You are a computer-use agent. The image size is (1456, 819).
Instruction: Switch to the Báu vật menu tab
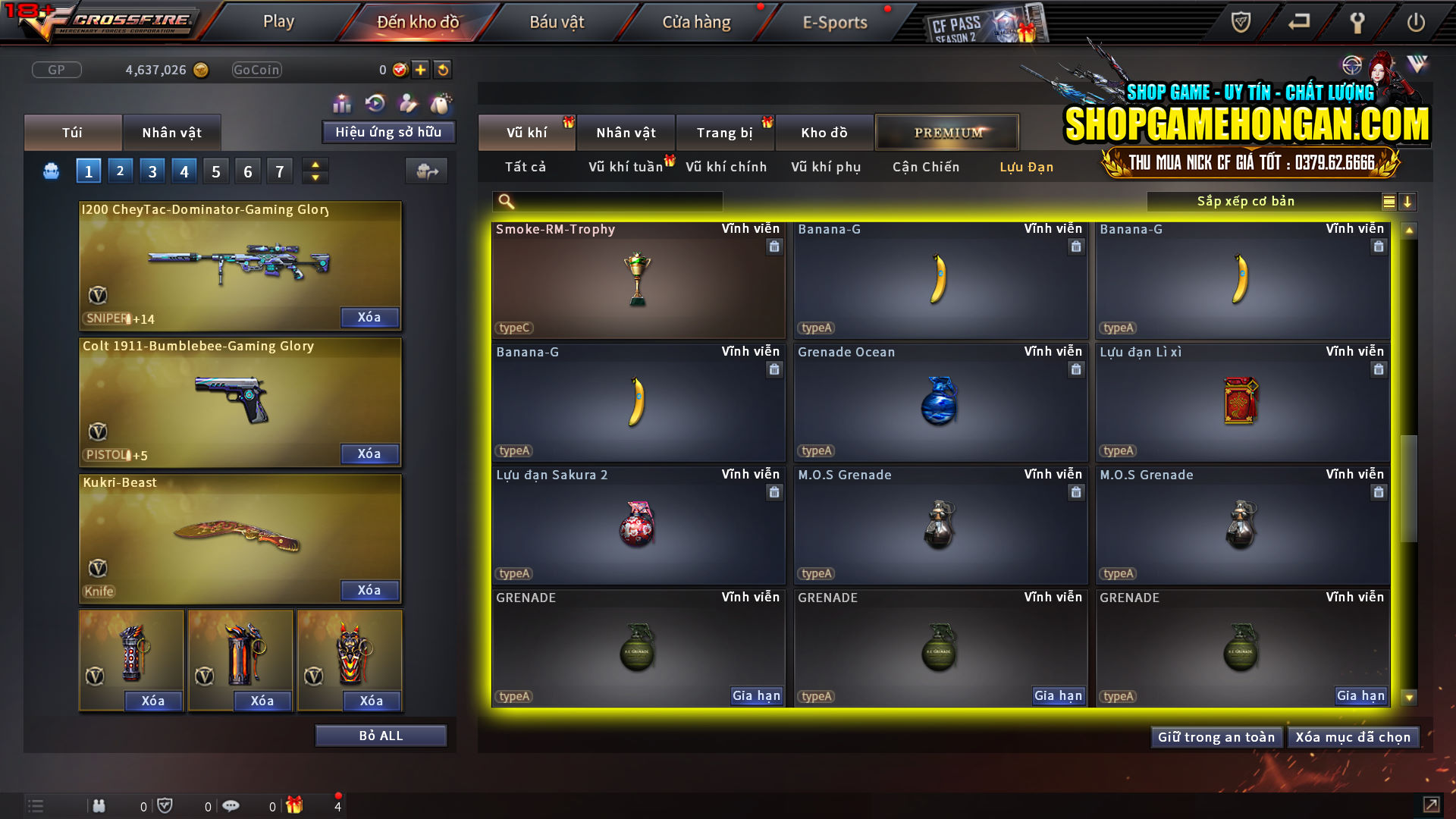(x=557, y=22)
